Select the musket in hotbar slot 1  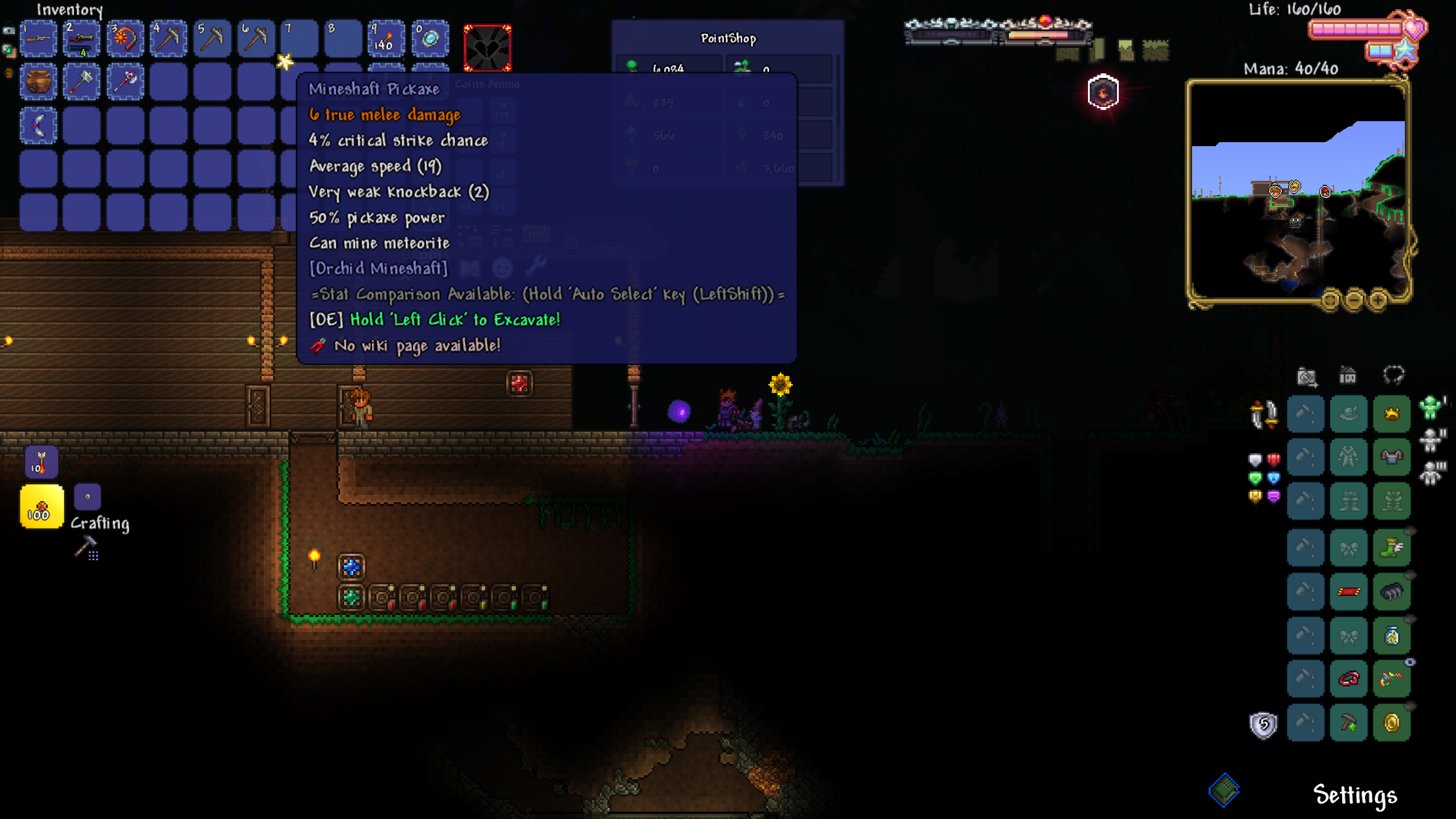point(39,39)
